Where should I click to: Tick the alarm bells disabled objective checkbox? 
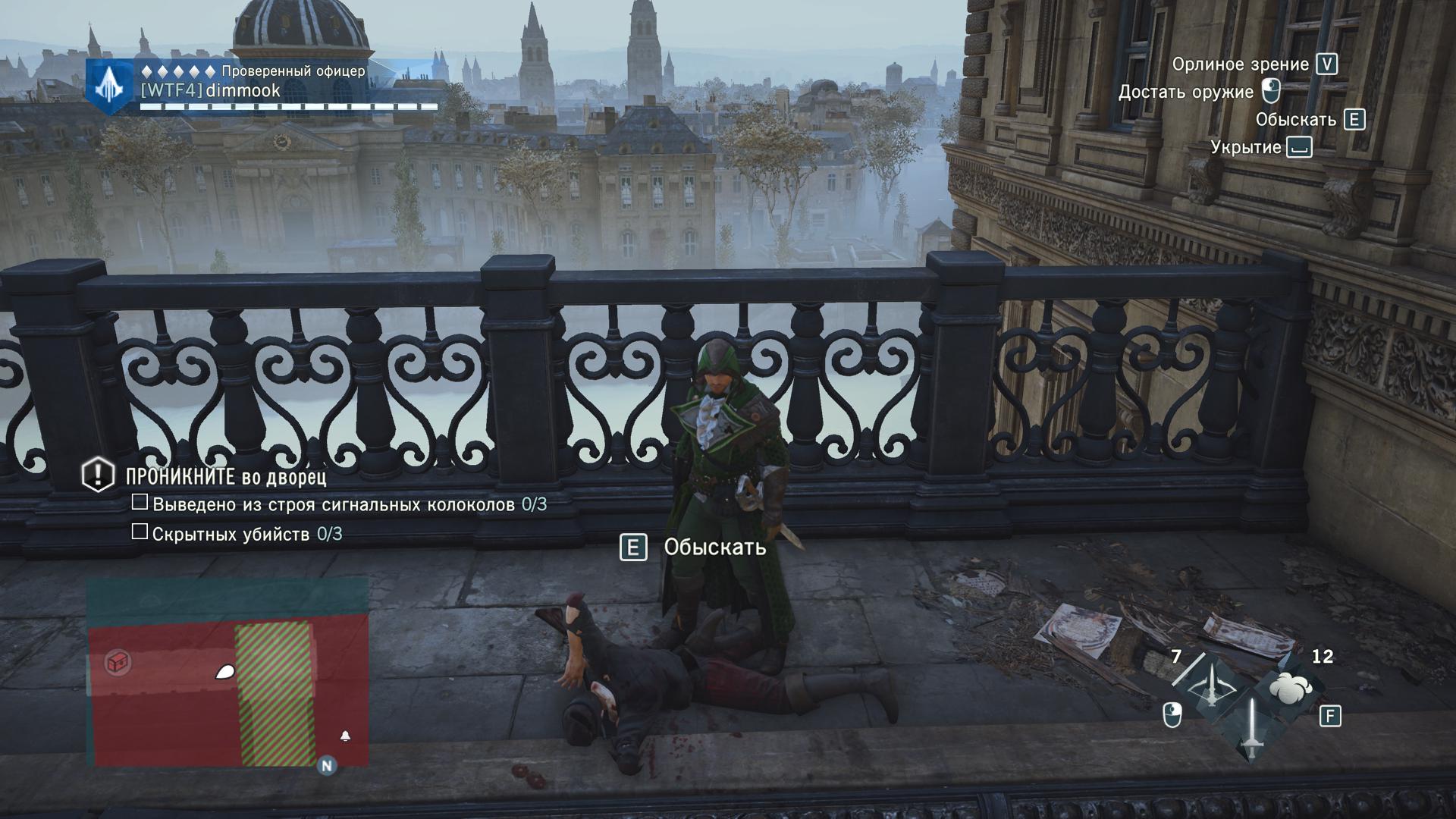click(140, 502)
